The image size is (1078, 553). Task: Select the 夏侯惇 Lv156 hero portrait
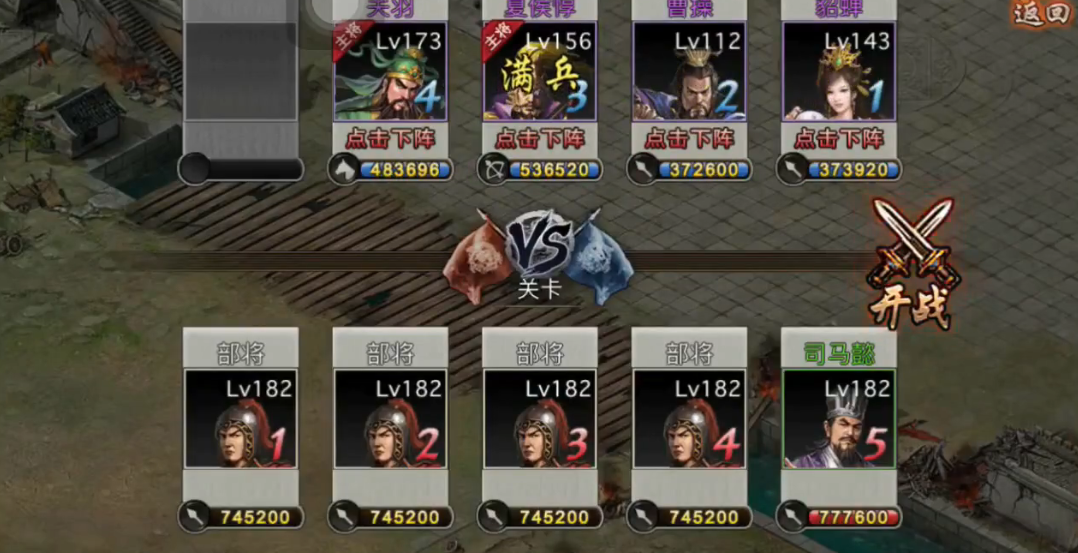click(x=540, y=72)
